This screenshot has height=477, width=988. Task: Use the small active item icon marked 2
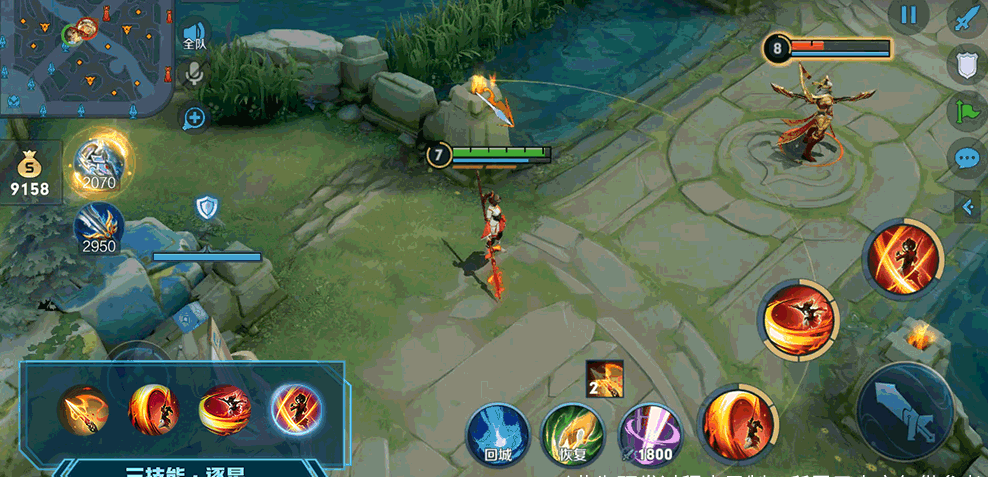[x=605, y=378]
